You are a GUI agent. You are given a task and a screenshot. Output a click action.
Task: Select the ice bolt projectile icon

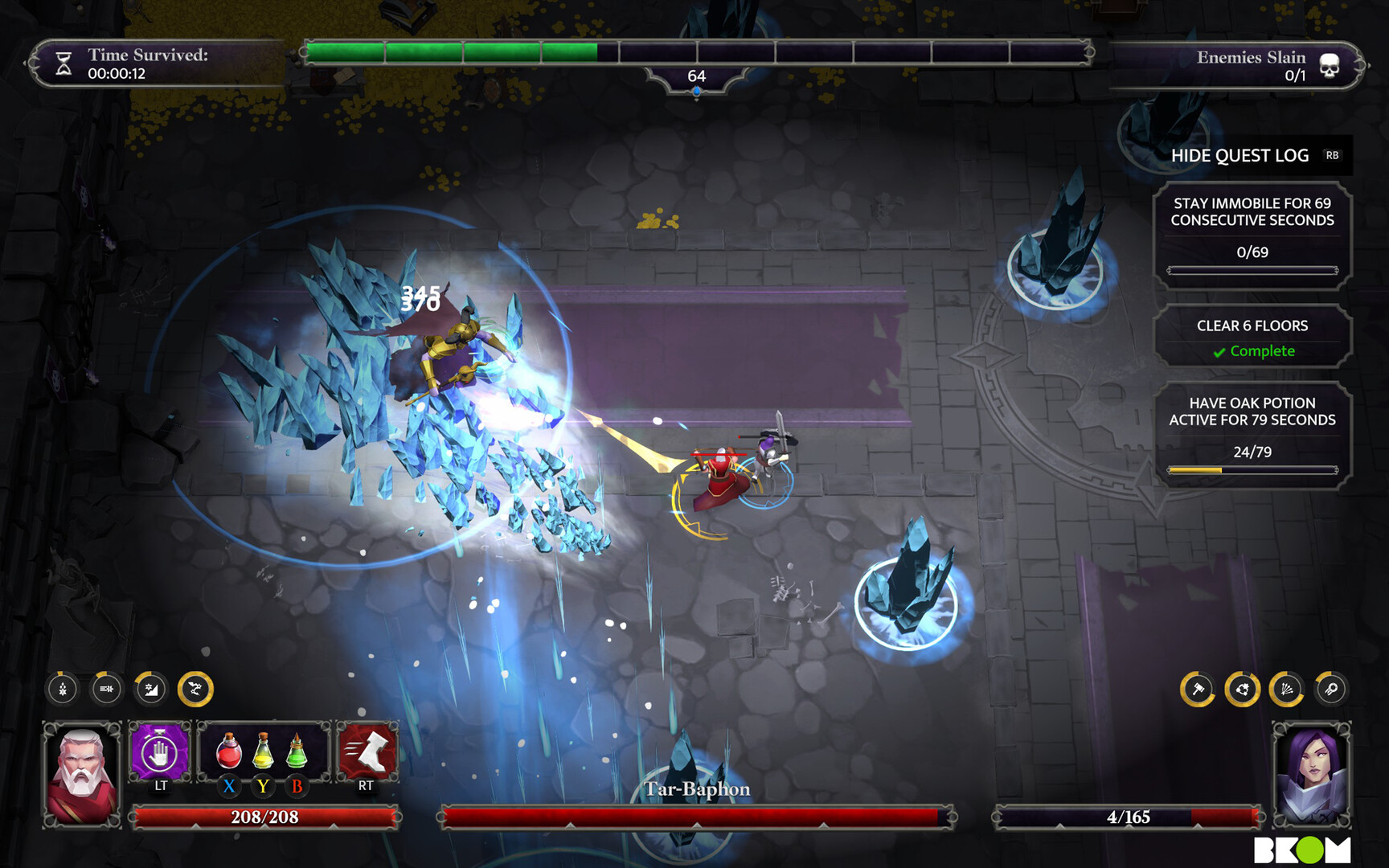pyautogui.click(x=107, y=689)
